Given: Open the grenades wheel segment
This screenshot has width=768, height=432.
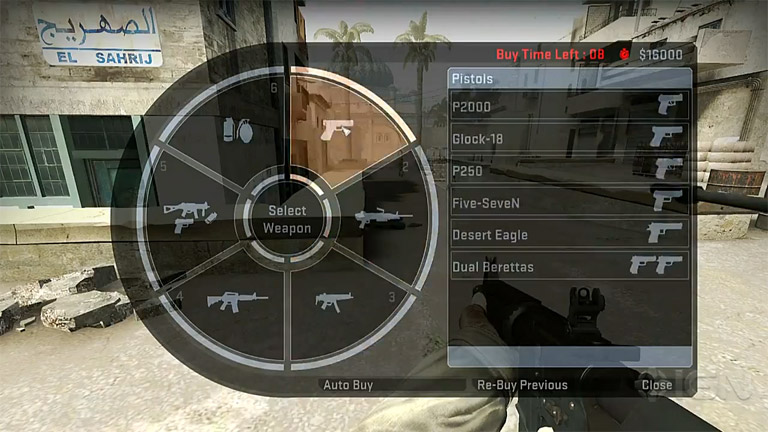Looking at the screenshot, I should (231, 130).
